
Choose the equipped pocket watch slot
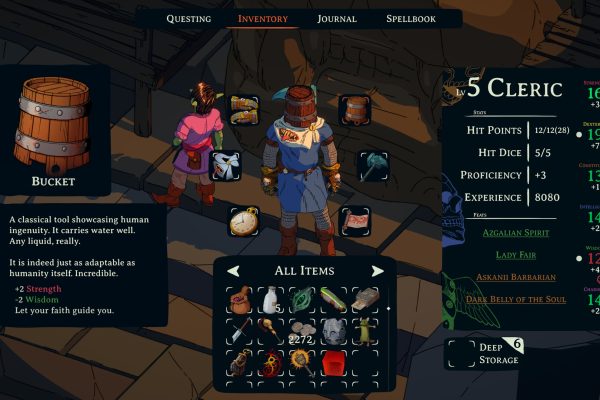coord(244,220)
